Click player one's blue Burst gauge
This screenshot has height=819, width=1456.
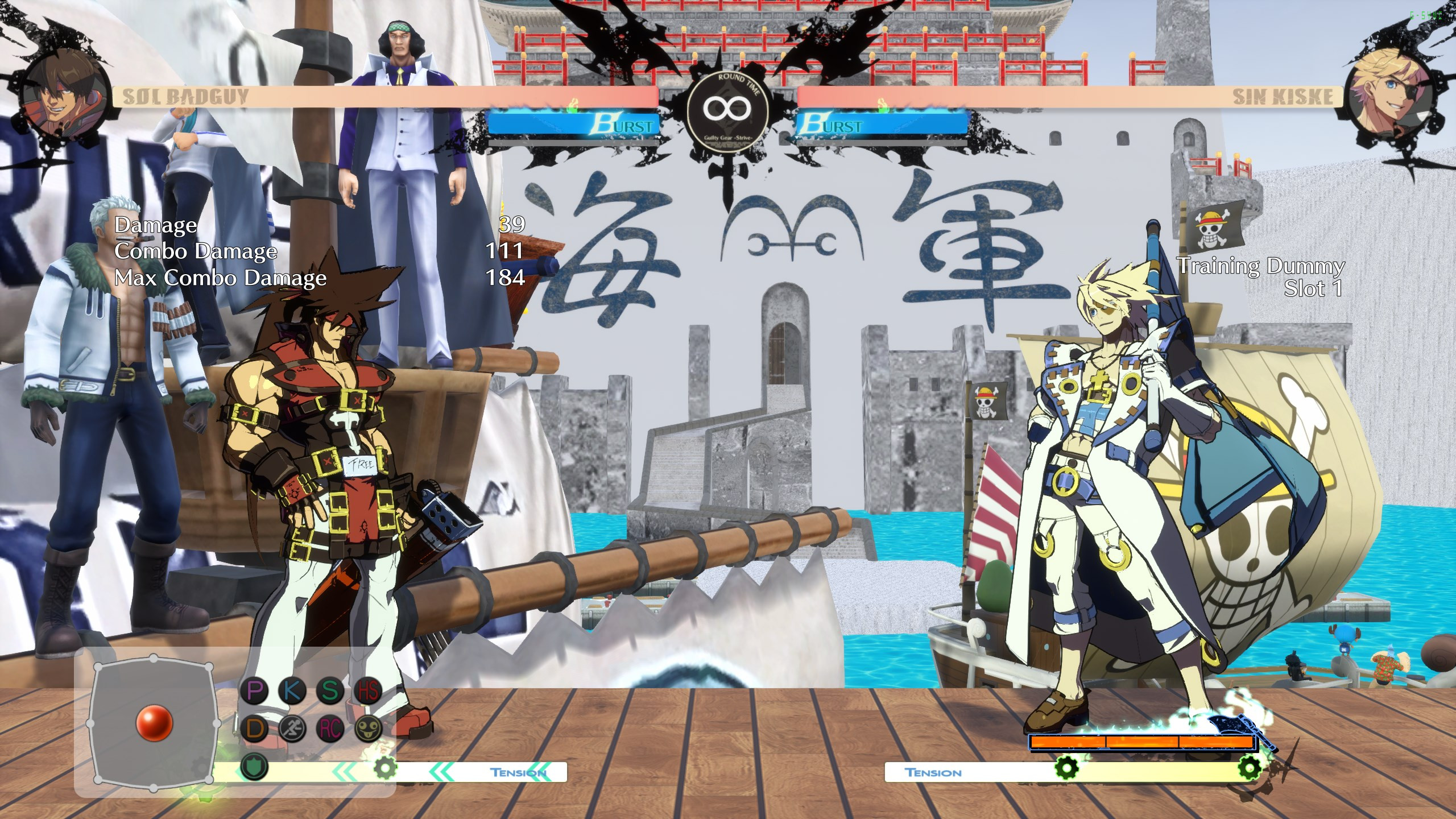[x=574, y=122]
